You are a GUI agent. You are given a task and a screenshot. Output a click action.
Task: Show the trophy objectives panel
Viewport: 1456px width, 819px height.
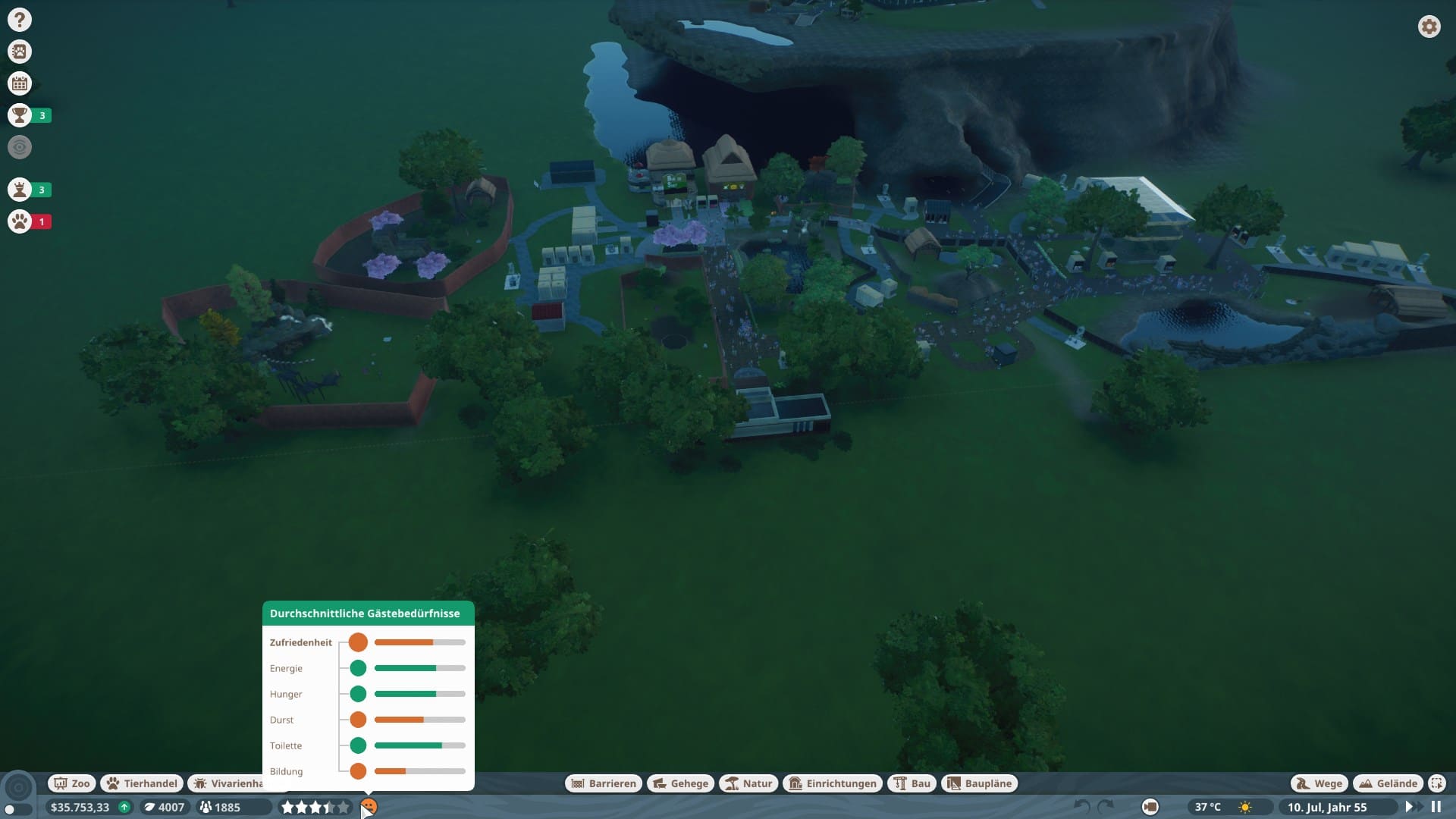click(20, 115)
